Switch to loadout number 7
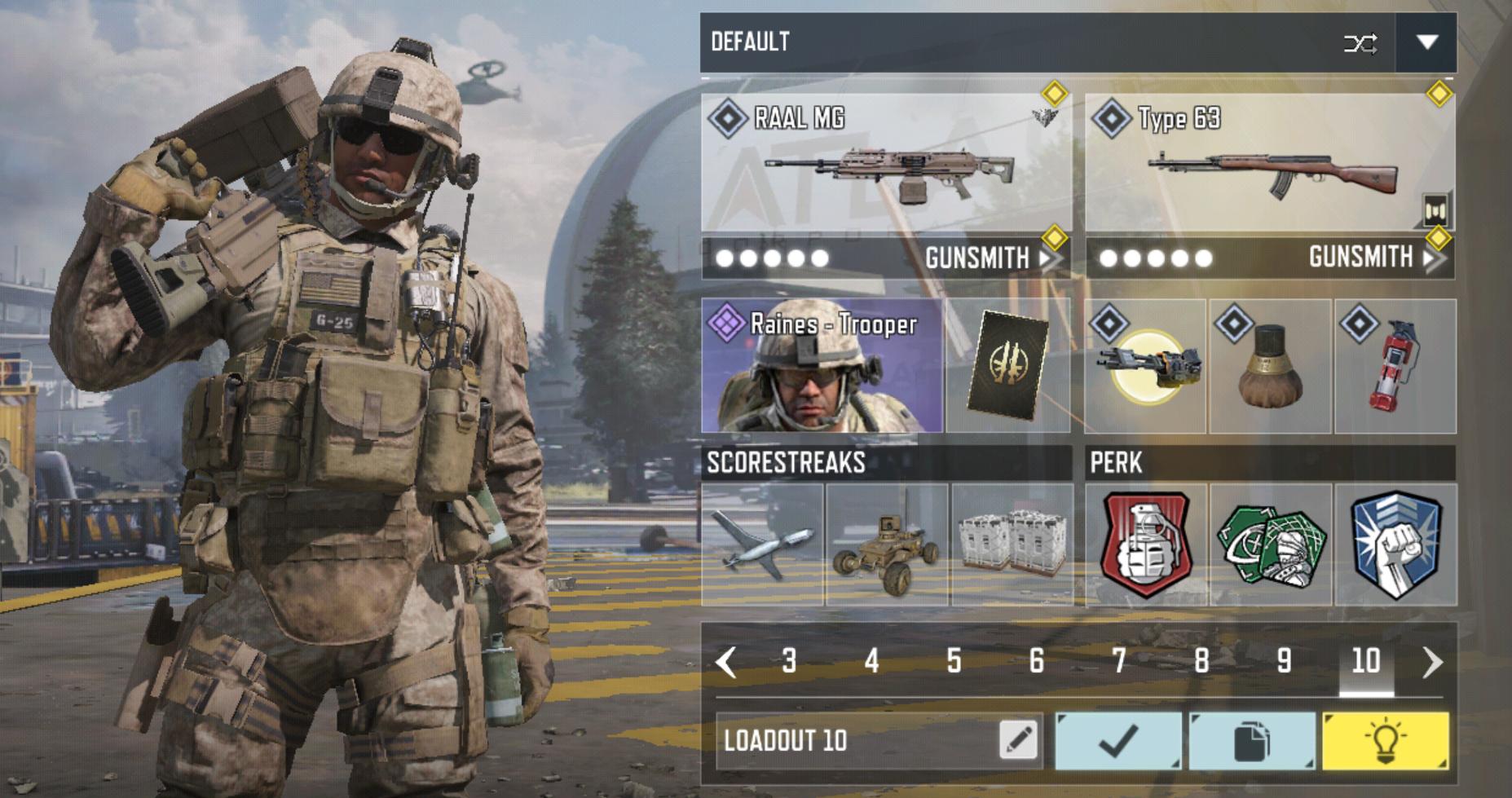 coord(1119,660)
